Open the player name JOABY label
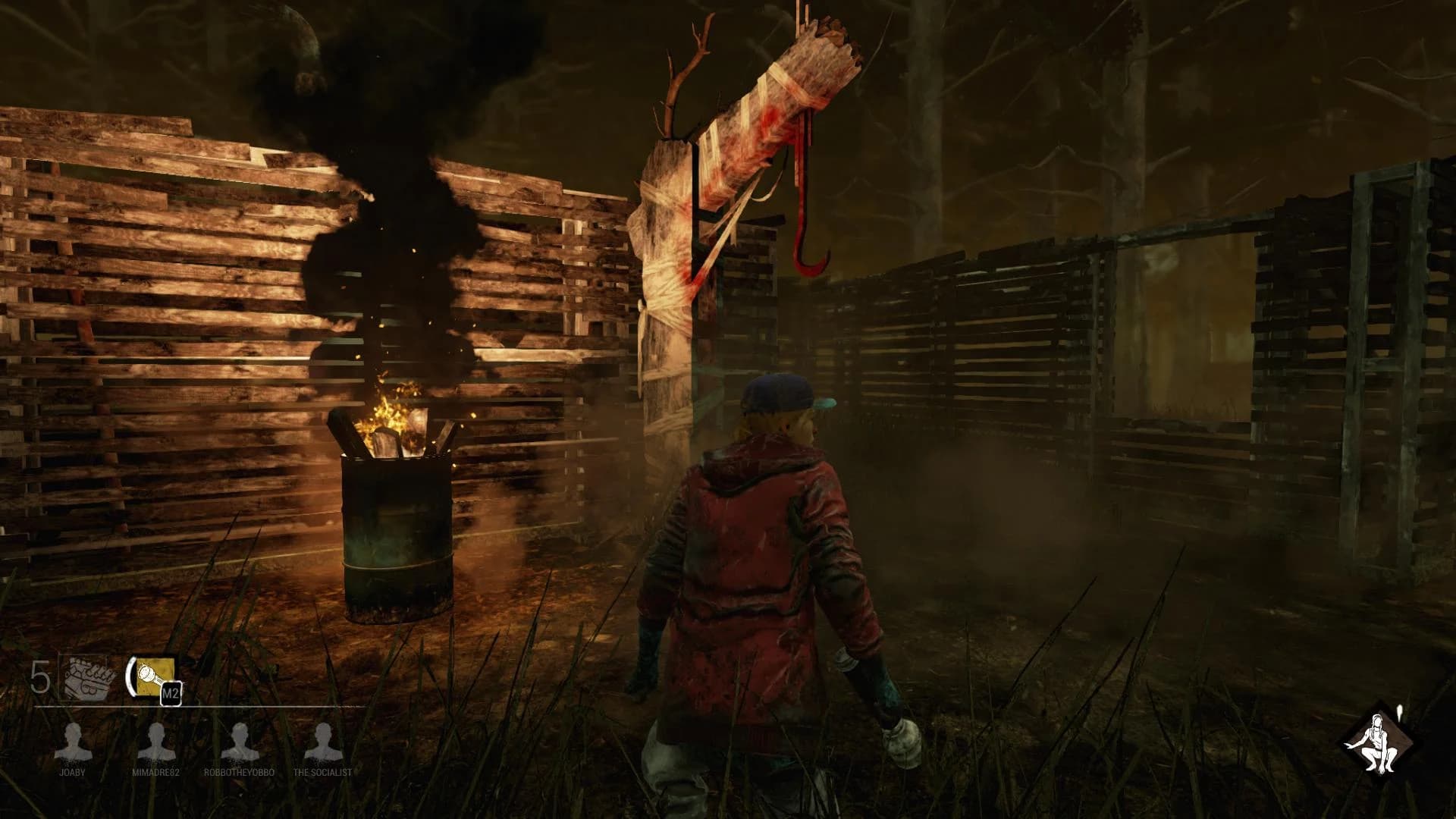Screen dimensions: 1456x819 [73, 773]
